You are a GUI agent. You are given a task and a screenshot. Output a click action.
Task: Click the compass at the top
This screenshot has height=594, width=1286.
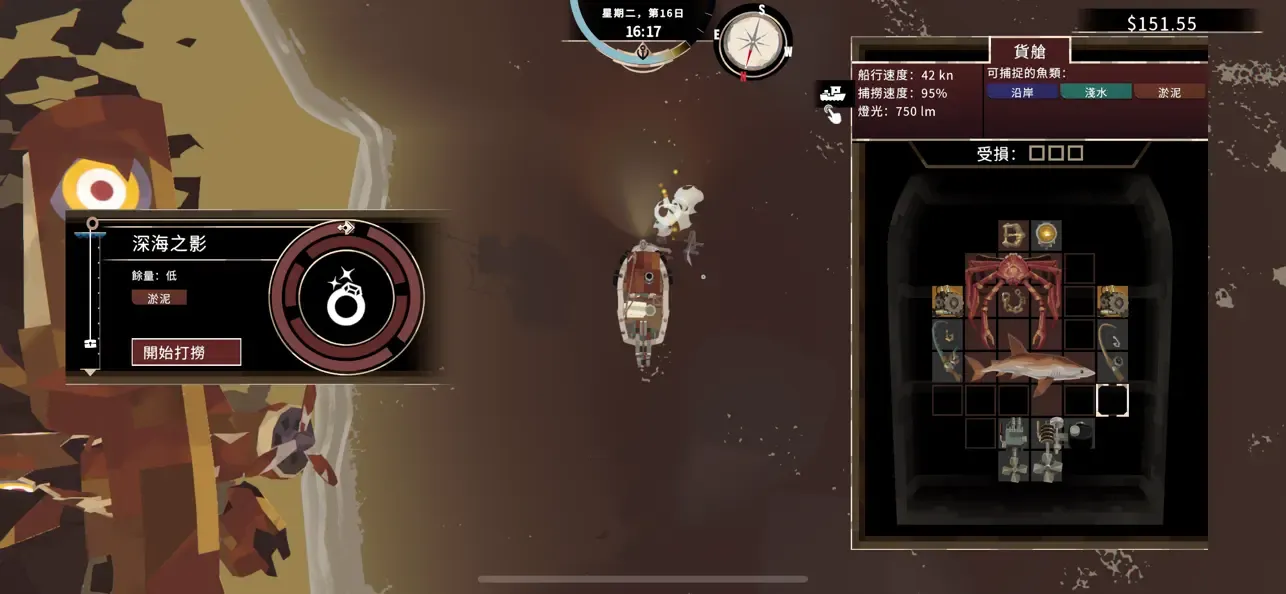753,41
